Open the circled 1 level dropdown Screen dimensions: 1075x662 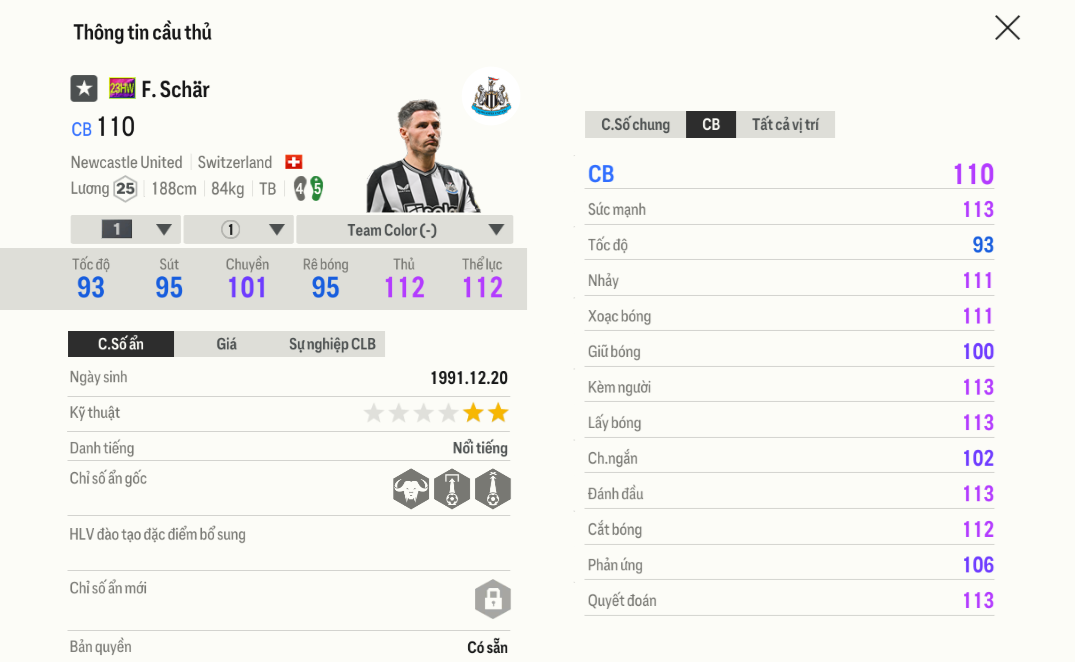click(239, 230)
